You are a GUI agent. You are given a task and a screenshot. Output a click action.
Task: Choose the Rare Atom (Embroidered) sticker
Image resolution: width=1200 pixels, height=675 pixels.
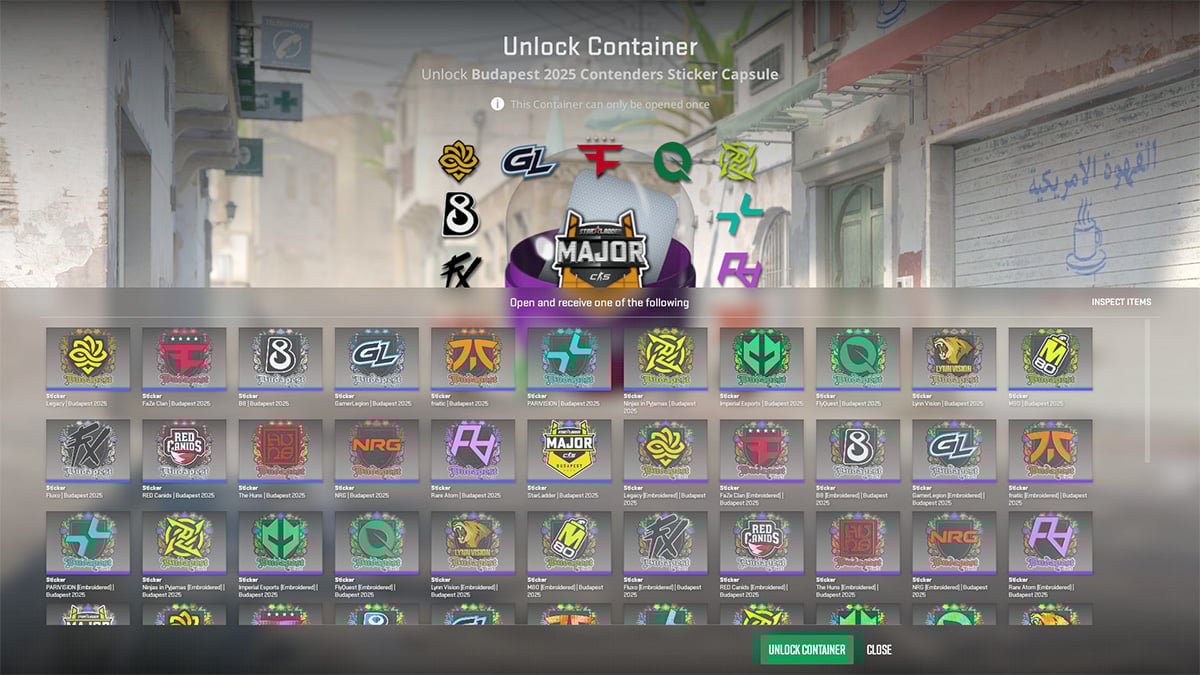tap(1050, 543)
